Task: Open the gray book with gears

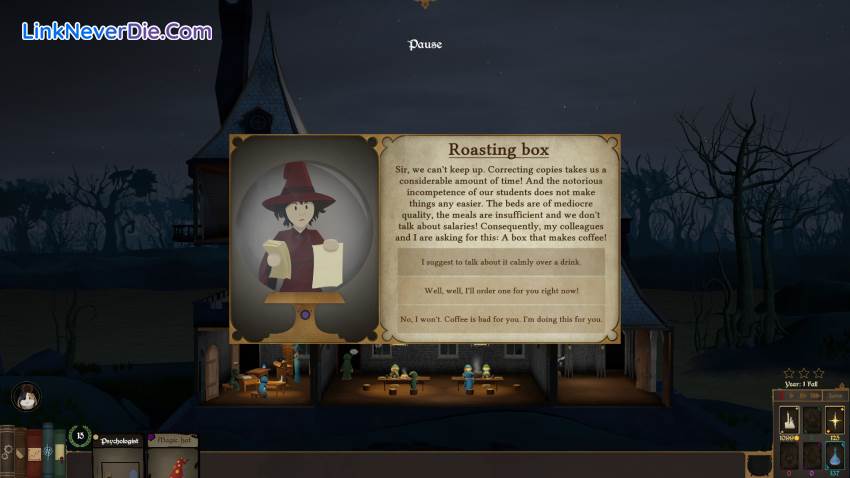Action: pos(9,452)
